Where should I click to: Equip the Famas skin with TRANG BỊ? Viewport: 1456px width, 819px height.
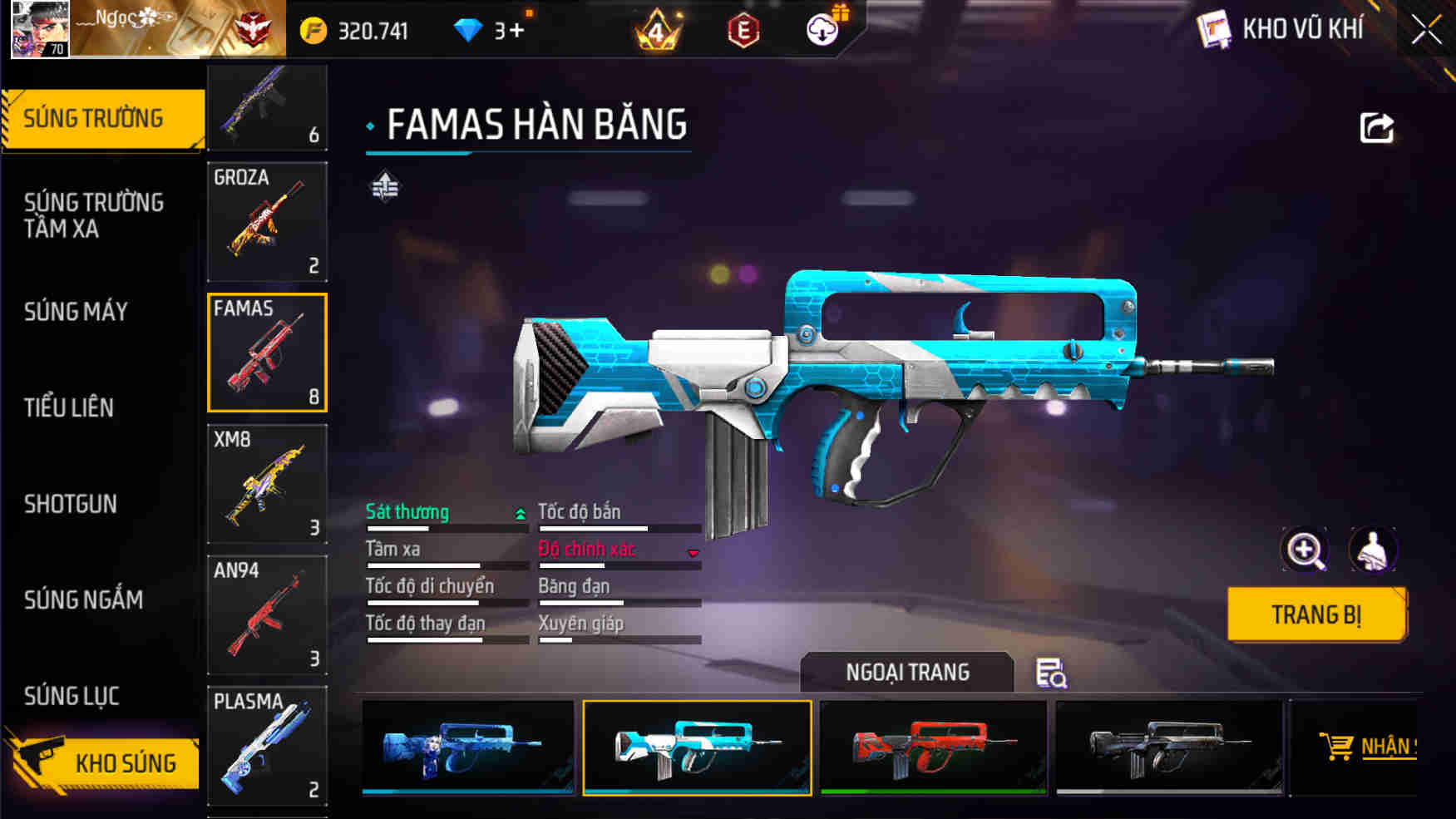pyautogui.click(x=1315, y=614)
